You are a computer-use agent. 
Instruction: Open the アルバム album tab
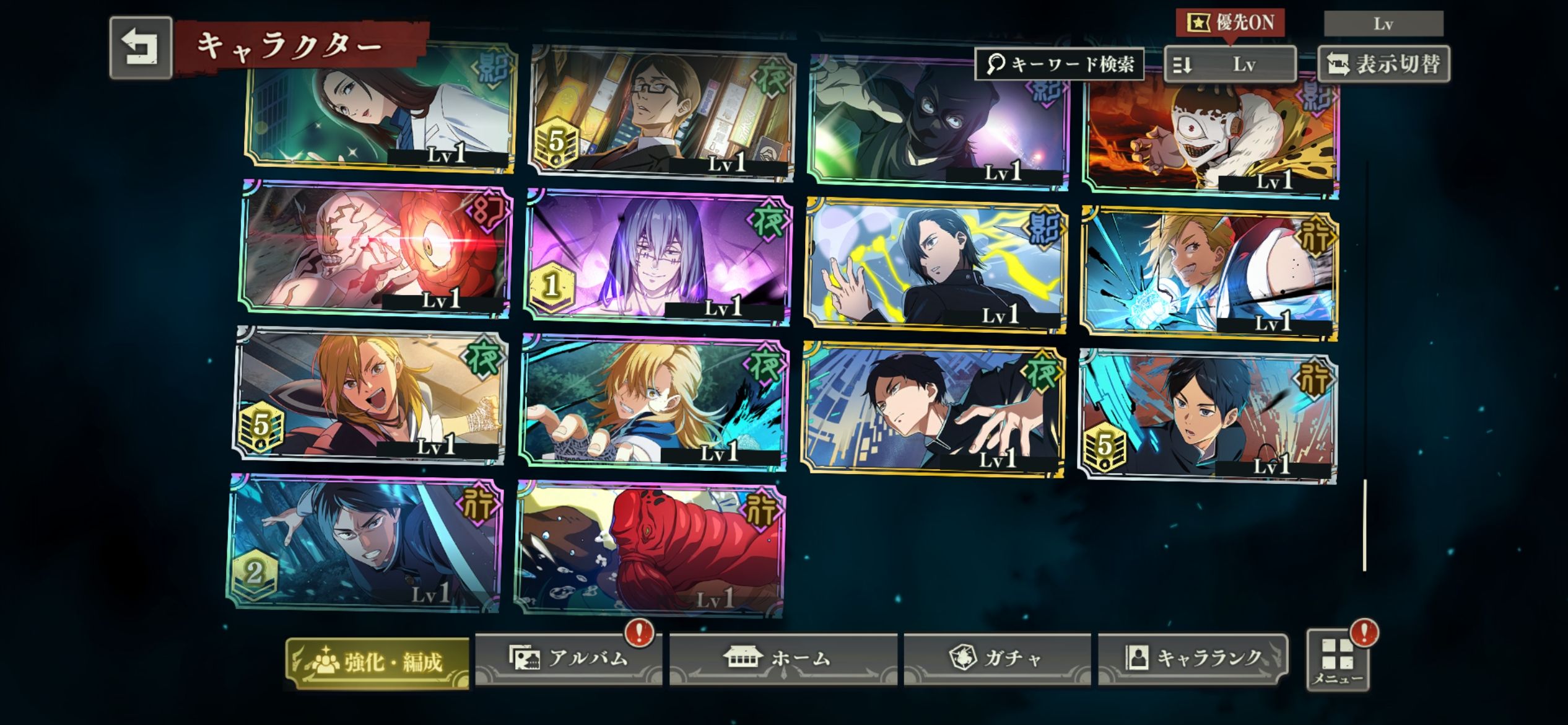coord(568,658)
